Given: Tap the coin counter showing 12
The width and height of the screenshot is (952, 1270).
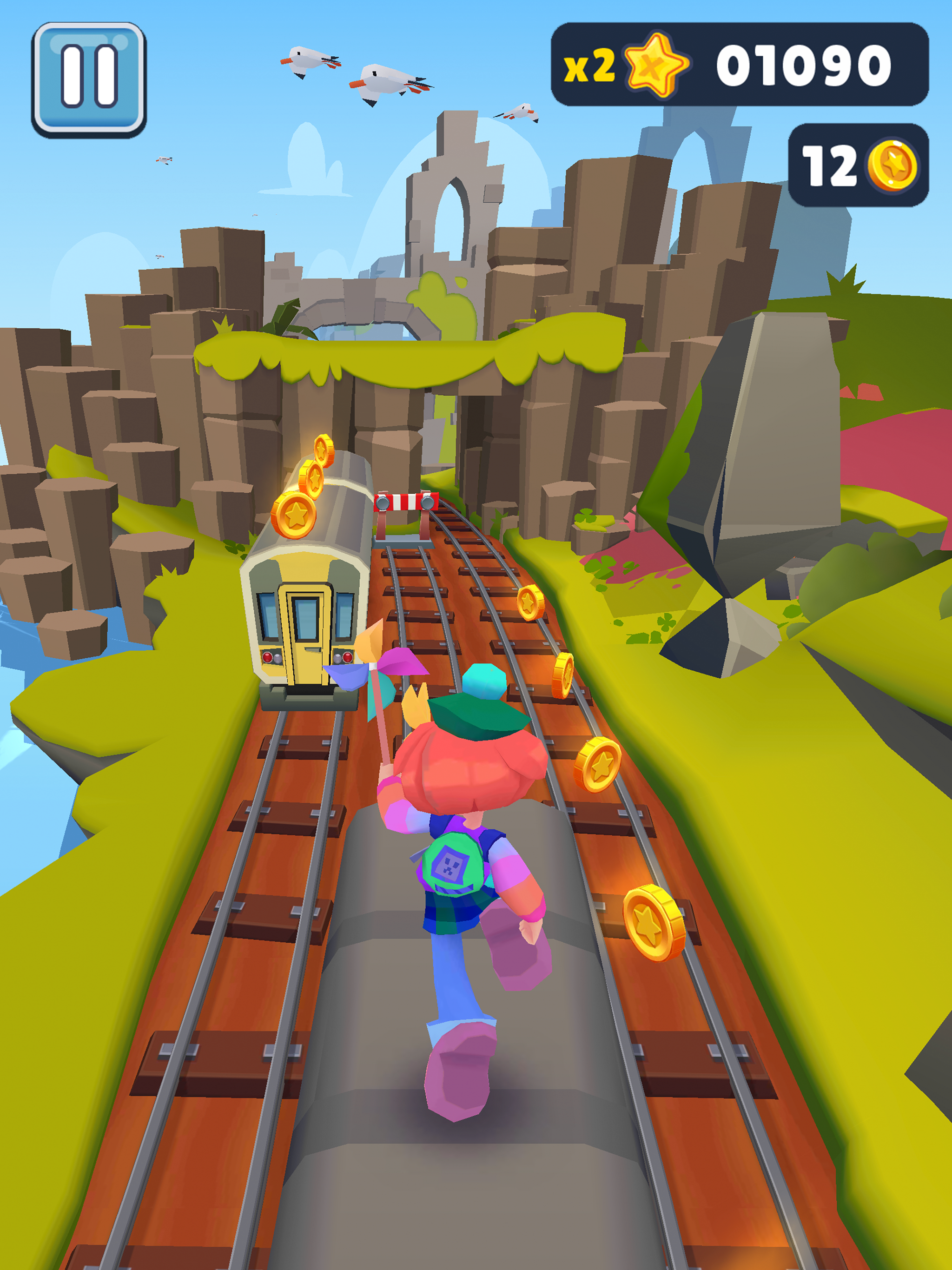Looking at the screenshot, I should [831, 166].
